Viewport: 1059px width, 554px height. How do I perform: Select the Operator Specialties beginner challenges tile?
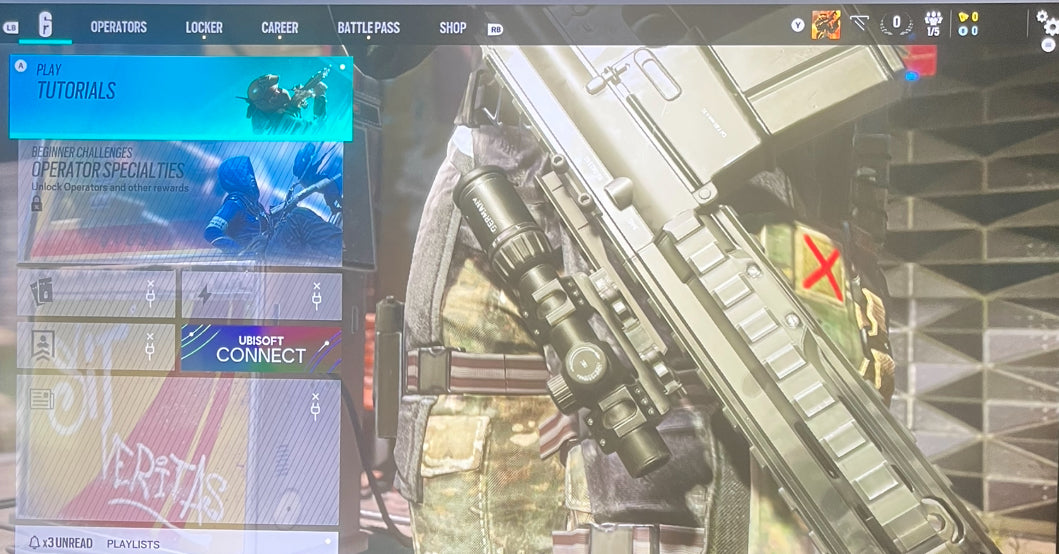click(181, 201)
